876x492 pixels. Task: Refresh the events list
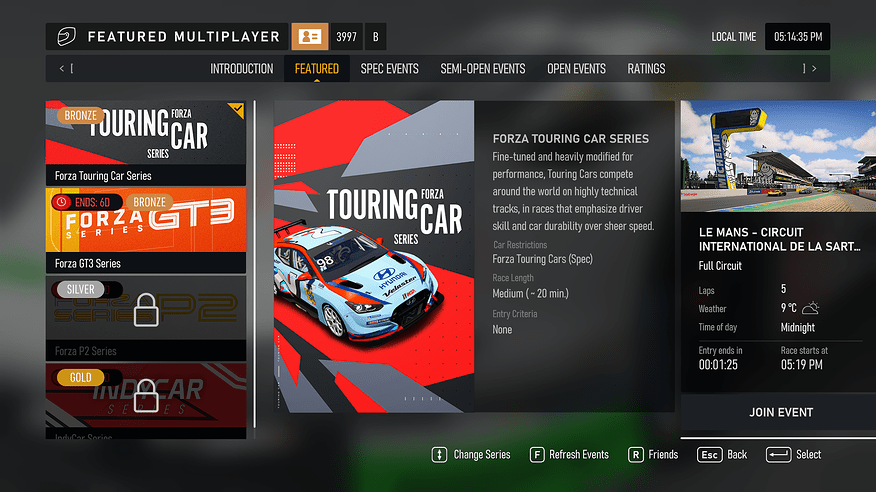(x=569, y=455)
